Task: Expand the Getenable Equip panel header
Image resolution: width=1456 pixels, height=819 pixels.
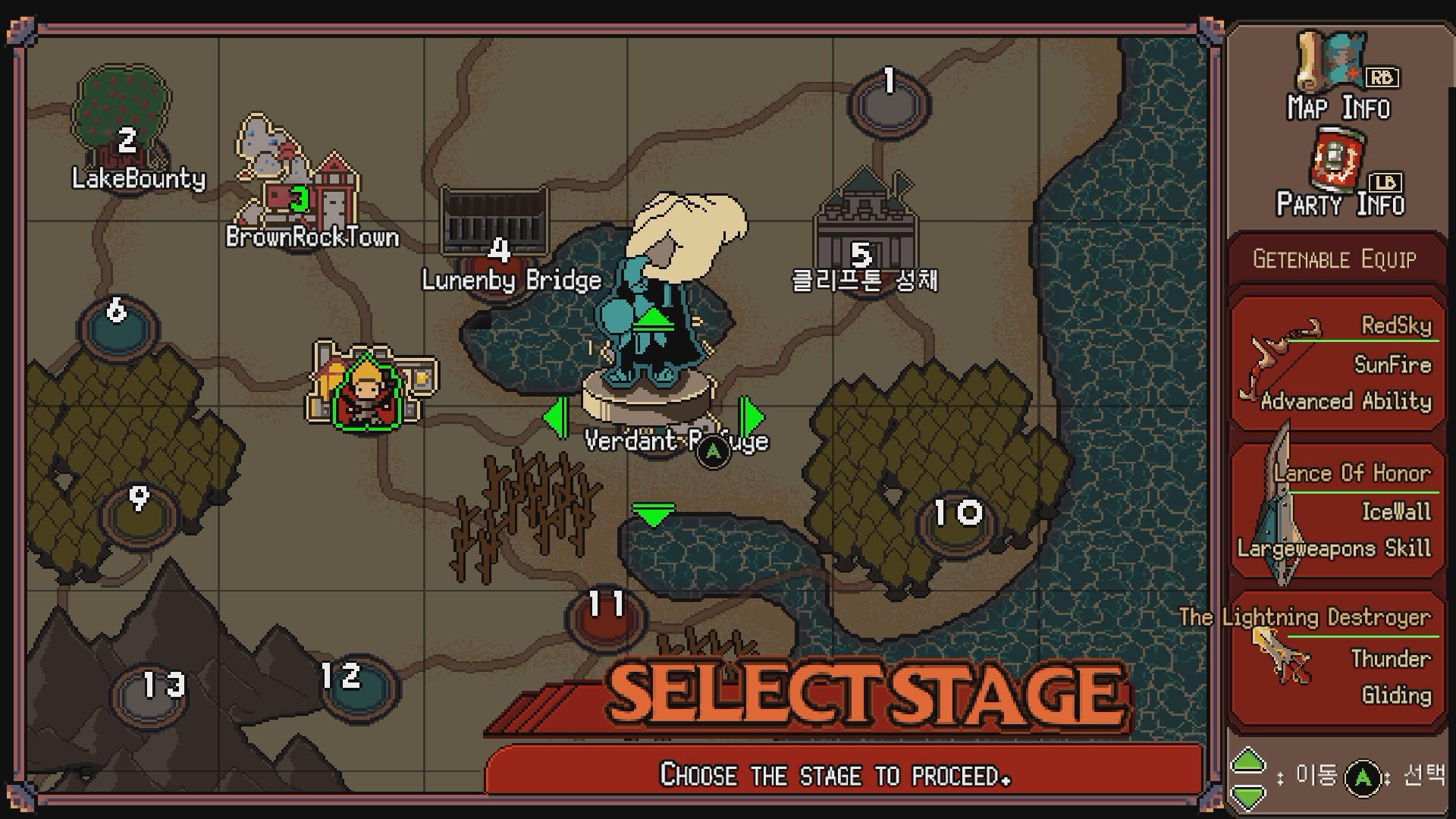Action: (1335, 259)
